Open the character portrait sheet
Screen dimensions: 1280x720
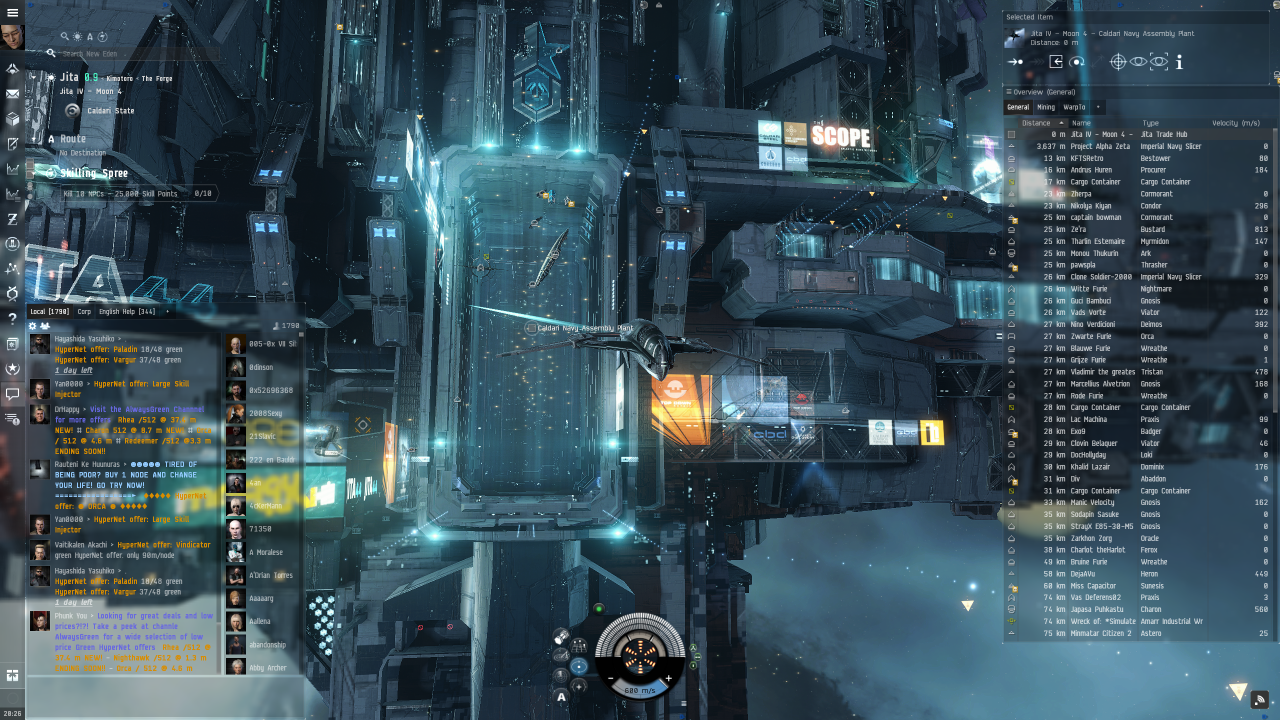(13, 38)
